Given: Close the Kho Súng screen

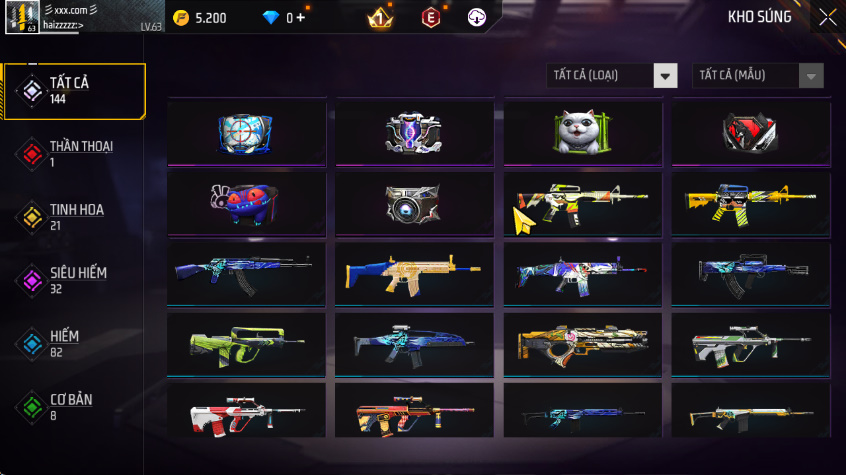Looking at the screenshot, I should click(827, 17).
